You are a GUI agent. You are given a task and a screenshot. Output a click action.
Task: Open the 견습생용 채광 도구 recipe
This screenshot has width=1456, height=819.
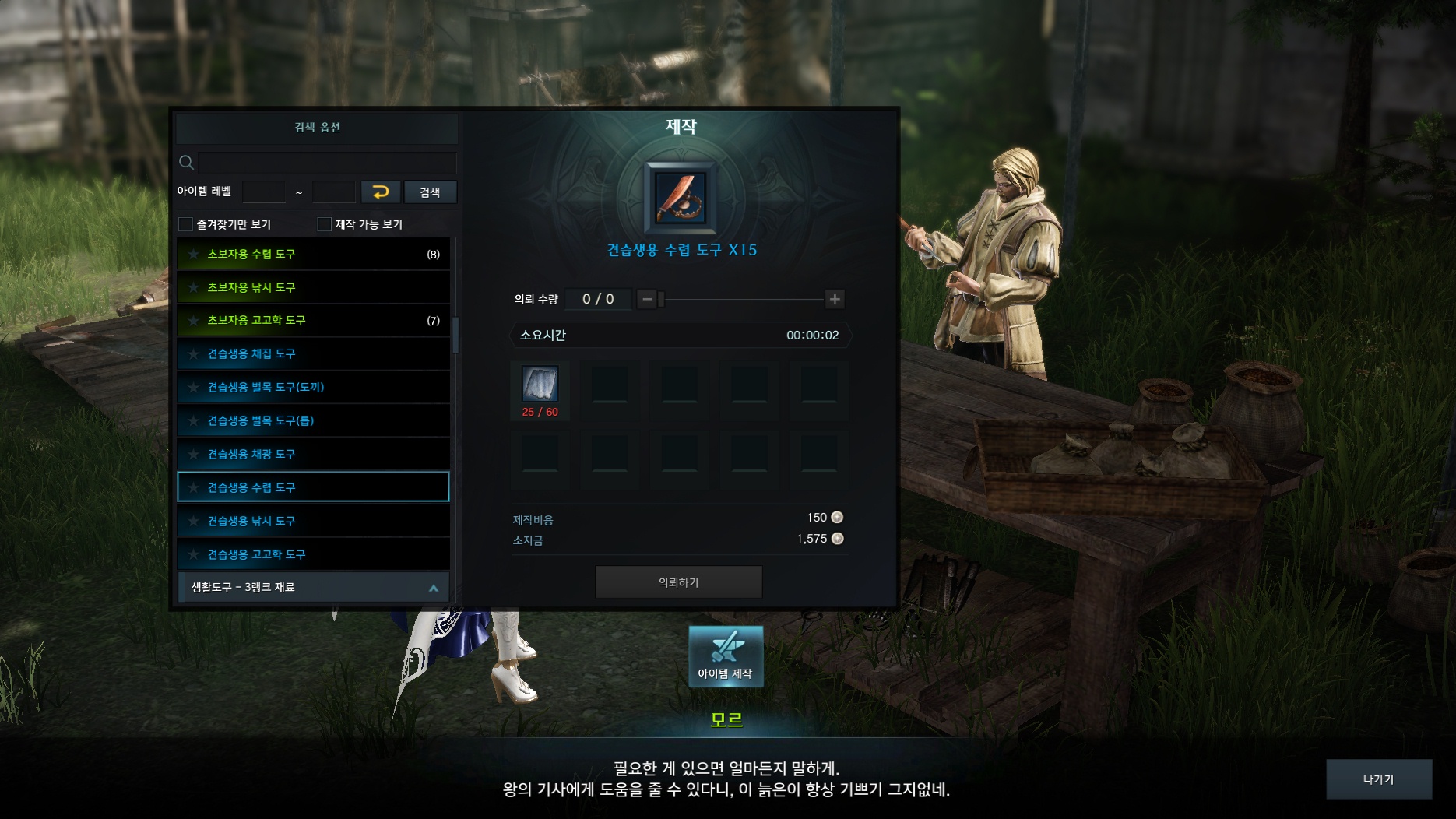[313, 454]
